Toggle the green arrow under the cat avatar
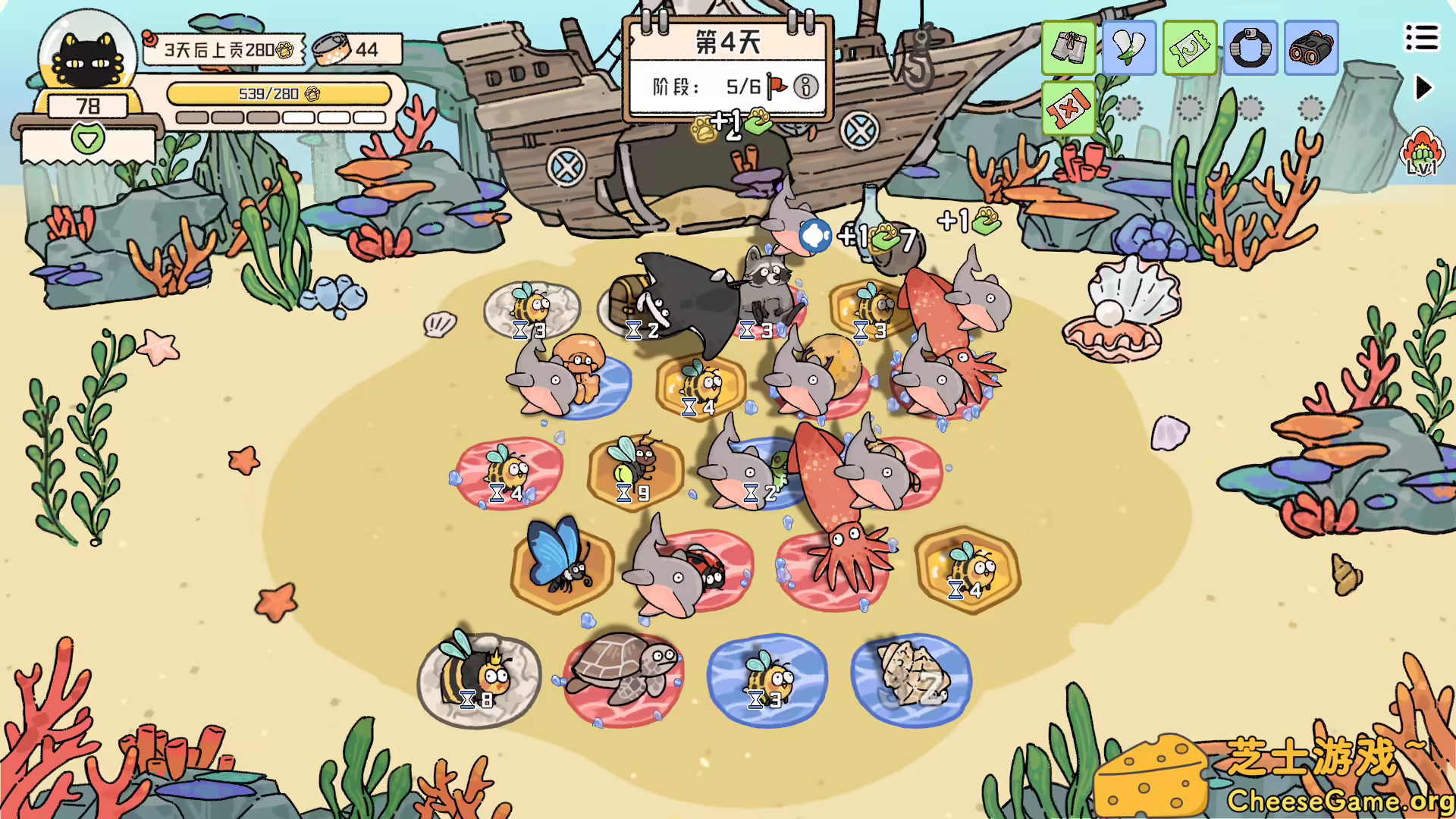The height and width of the screenshot is (819, 1456). tap(86, 140)
